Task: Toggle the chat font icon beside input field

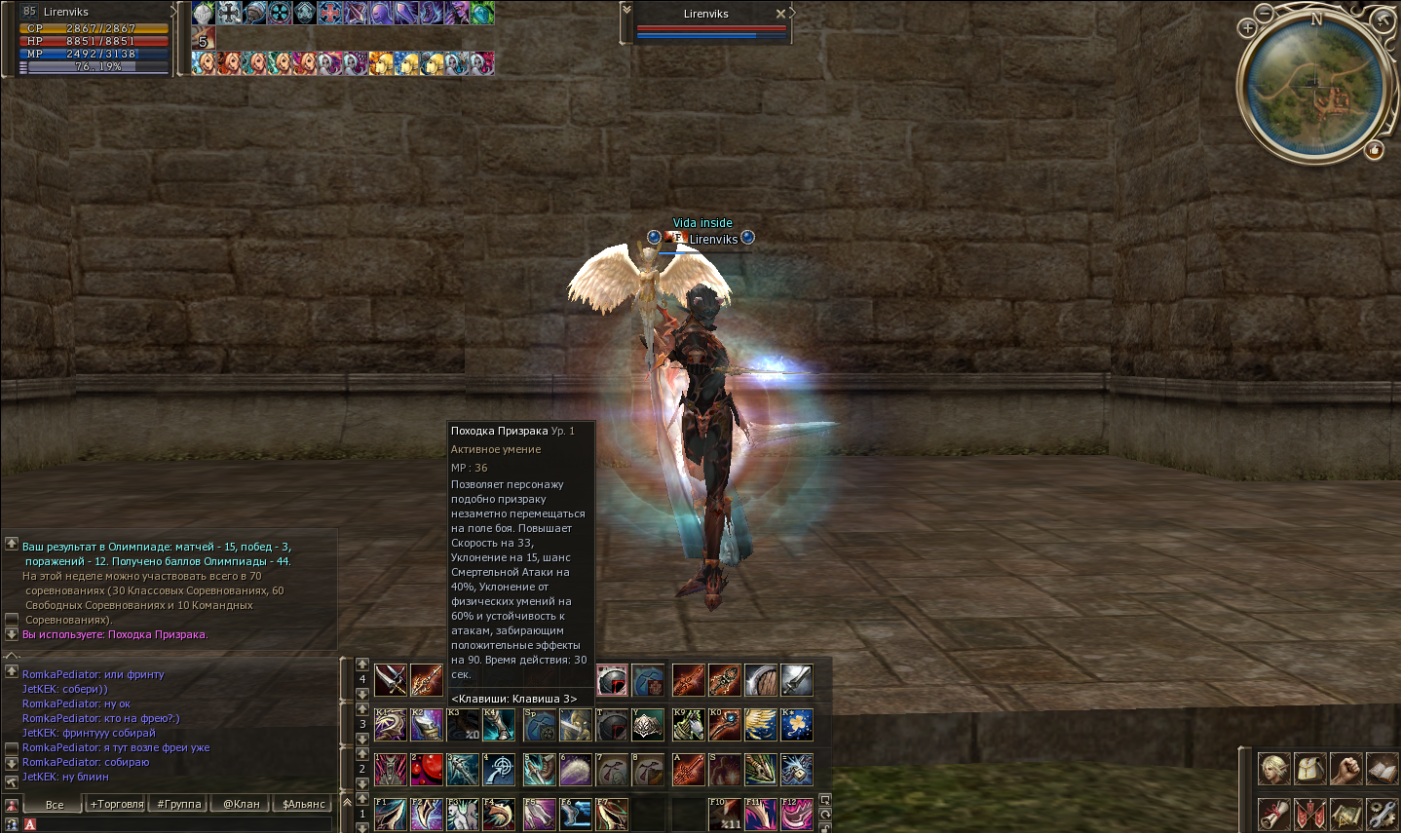Action: tap(30, 824)
